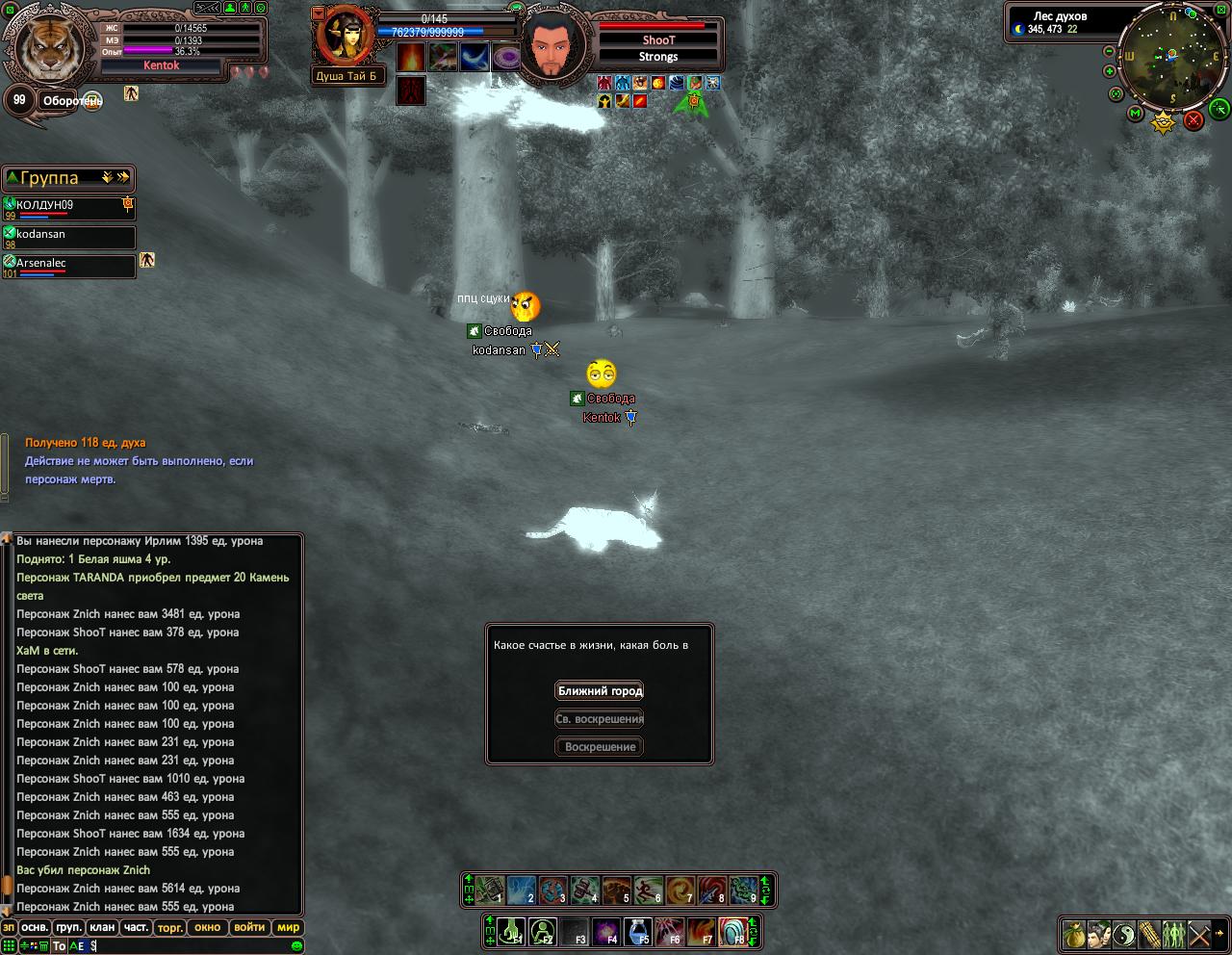The image size is (1232, 955).
Task: Respawn via the Ближний город button
Action: click(600, 691)
